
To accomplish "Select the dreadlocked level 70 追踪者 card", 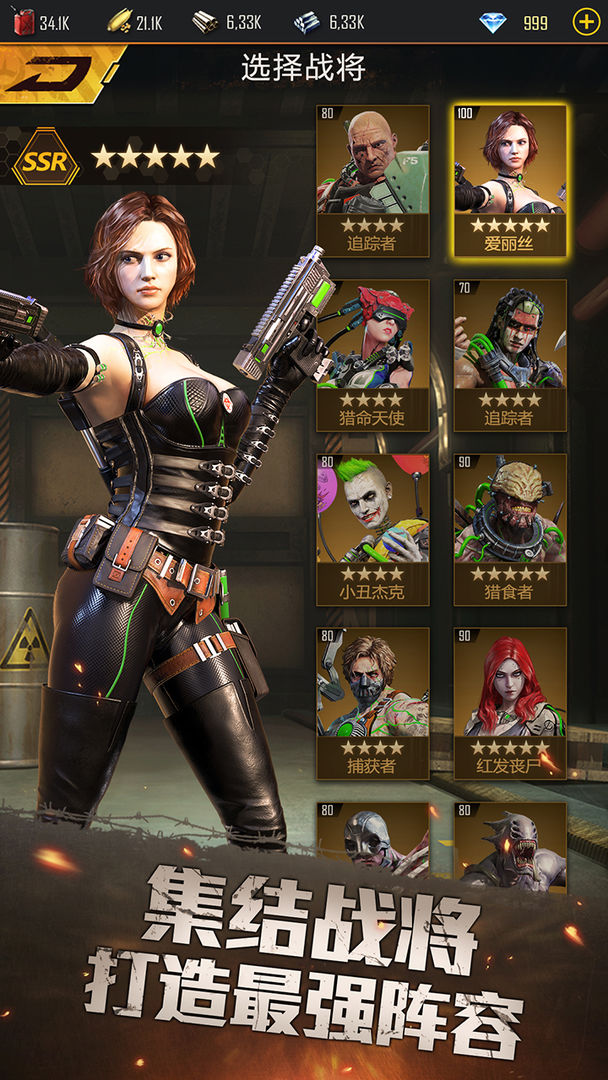I will tap(510, 355).
